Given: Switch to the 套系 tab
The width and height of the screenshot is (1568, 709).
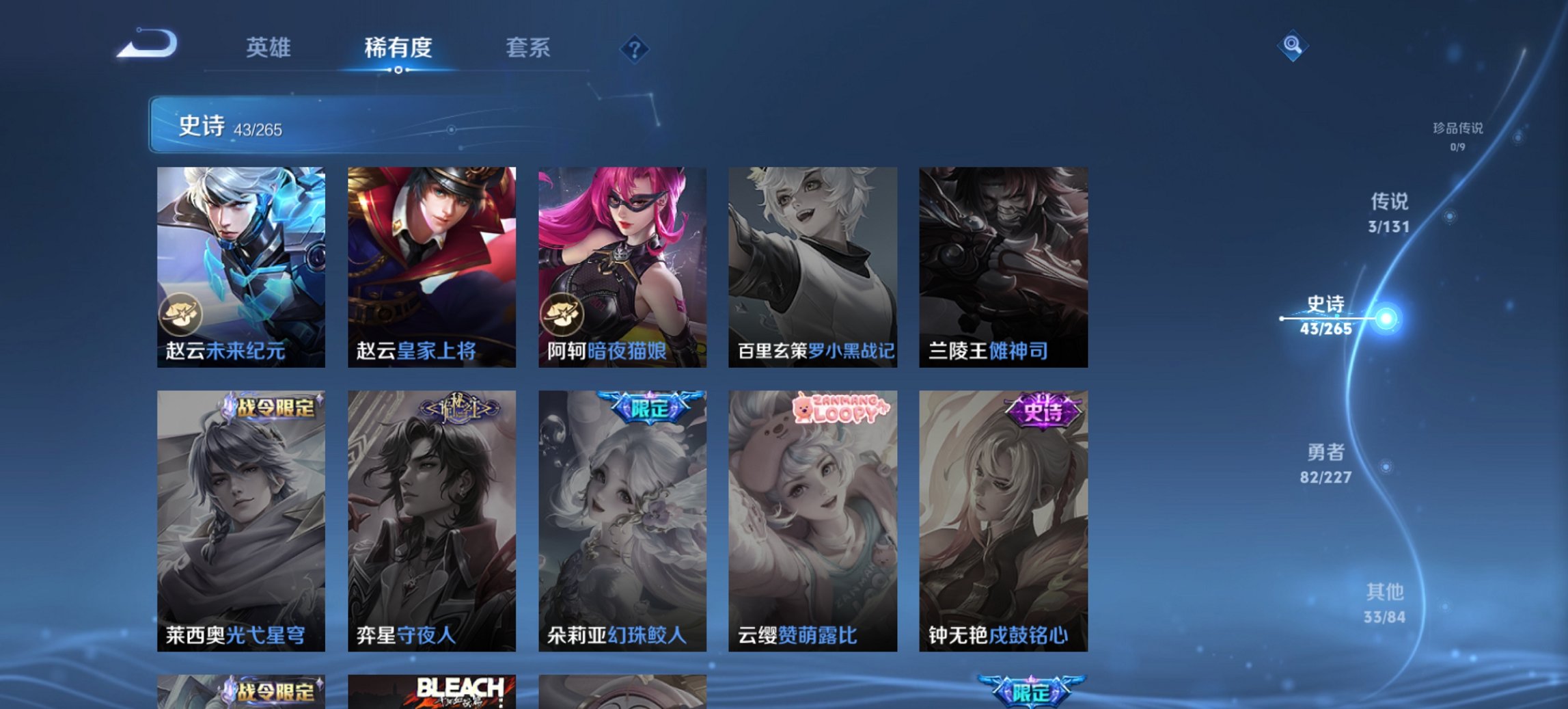Looking at the screenshot, I should (528, 48).
